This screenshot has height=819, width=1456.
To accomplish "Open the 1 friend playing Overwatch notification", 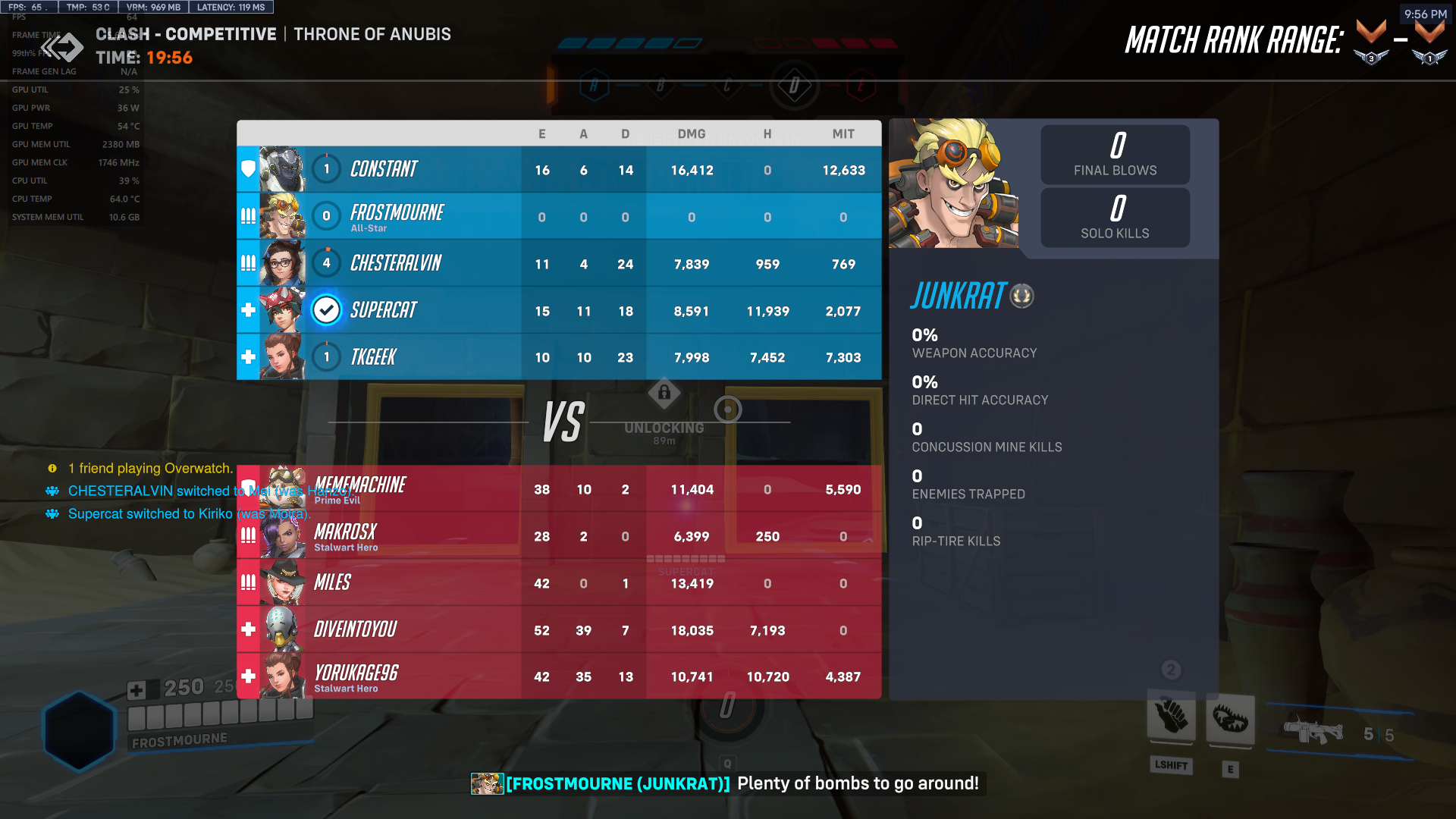I will point(150,468).
